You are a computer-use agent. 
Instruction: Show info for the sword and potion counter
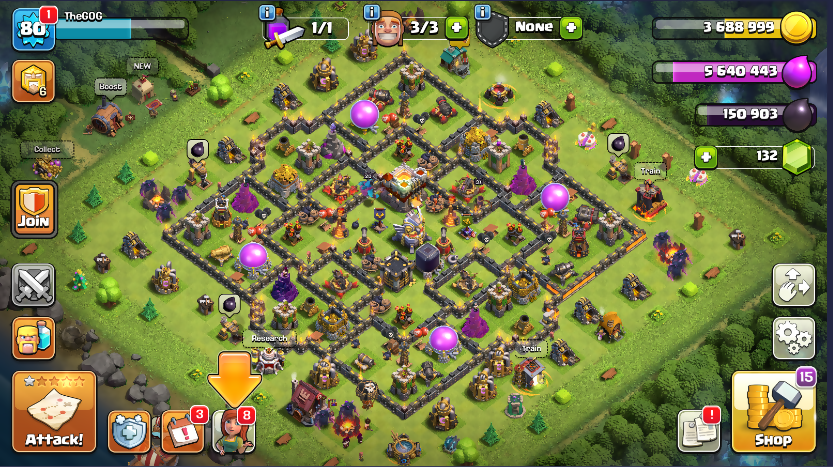[267, 13]
